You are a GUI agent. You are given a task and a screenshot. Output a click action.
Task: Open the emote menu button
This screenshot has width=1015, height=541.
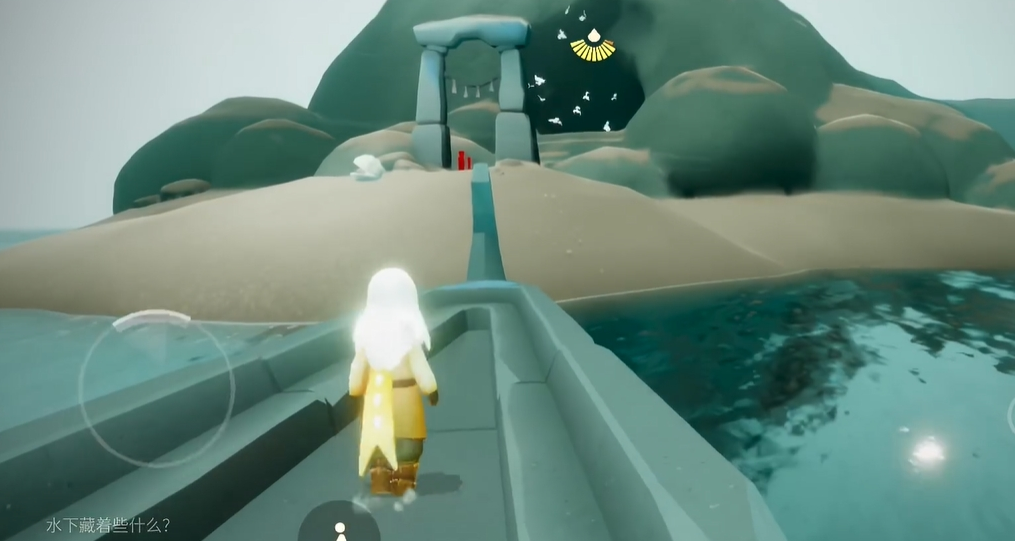[x=339, y=527]
